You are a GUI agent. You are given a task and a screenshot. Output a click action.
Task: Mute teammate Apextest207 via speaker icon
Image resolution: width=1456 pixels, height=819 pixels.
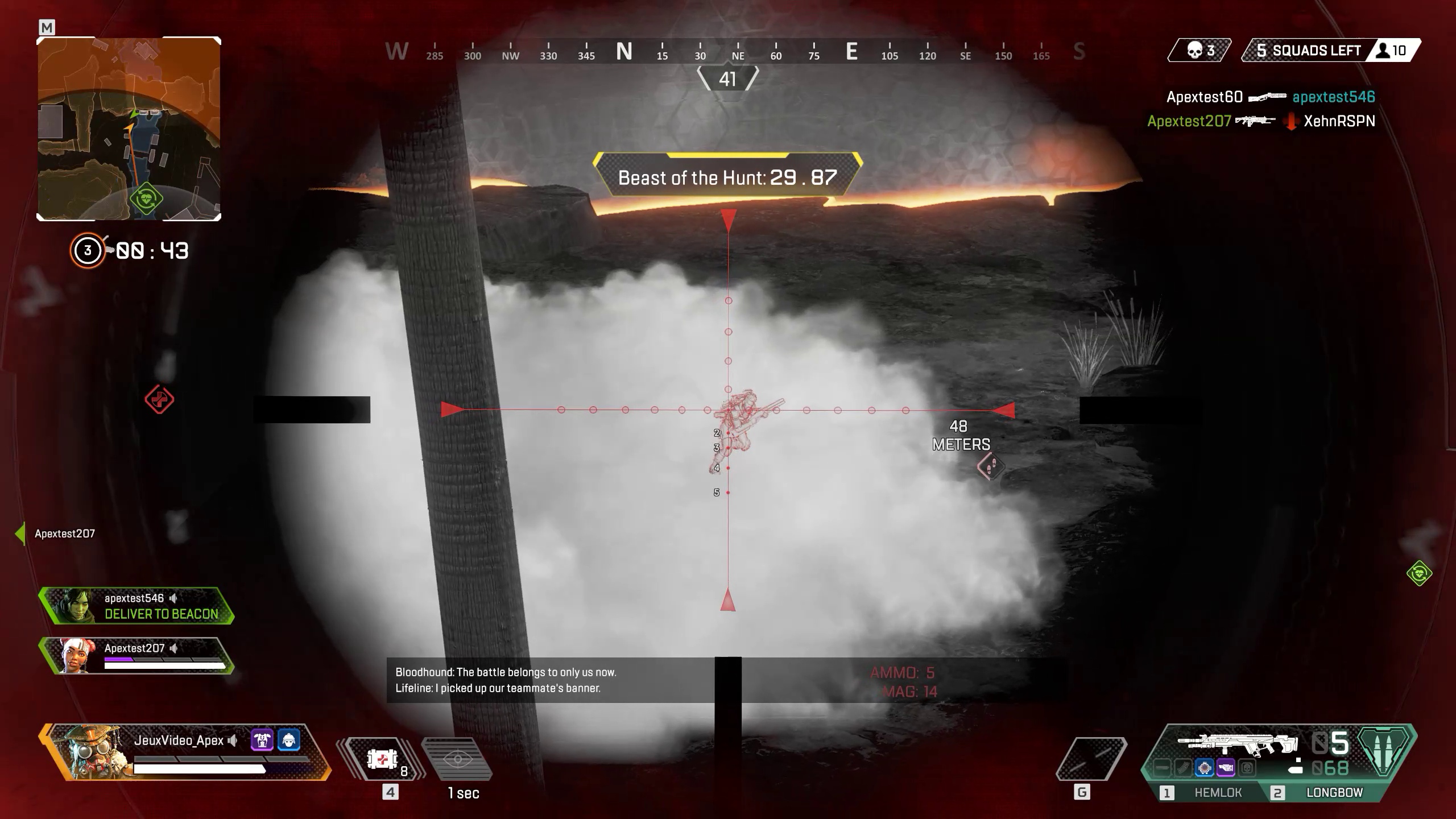[174, 648]
